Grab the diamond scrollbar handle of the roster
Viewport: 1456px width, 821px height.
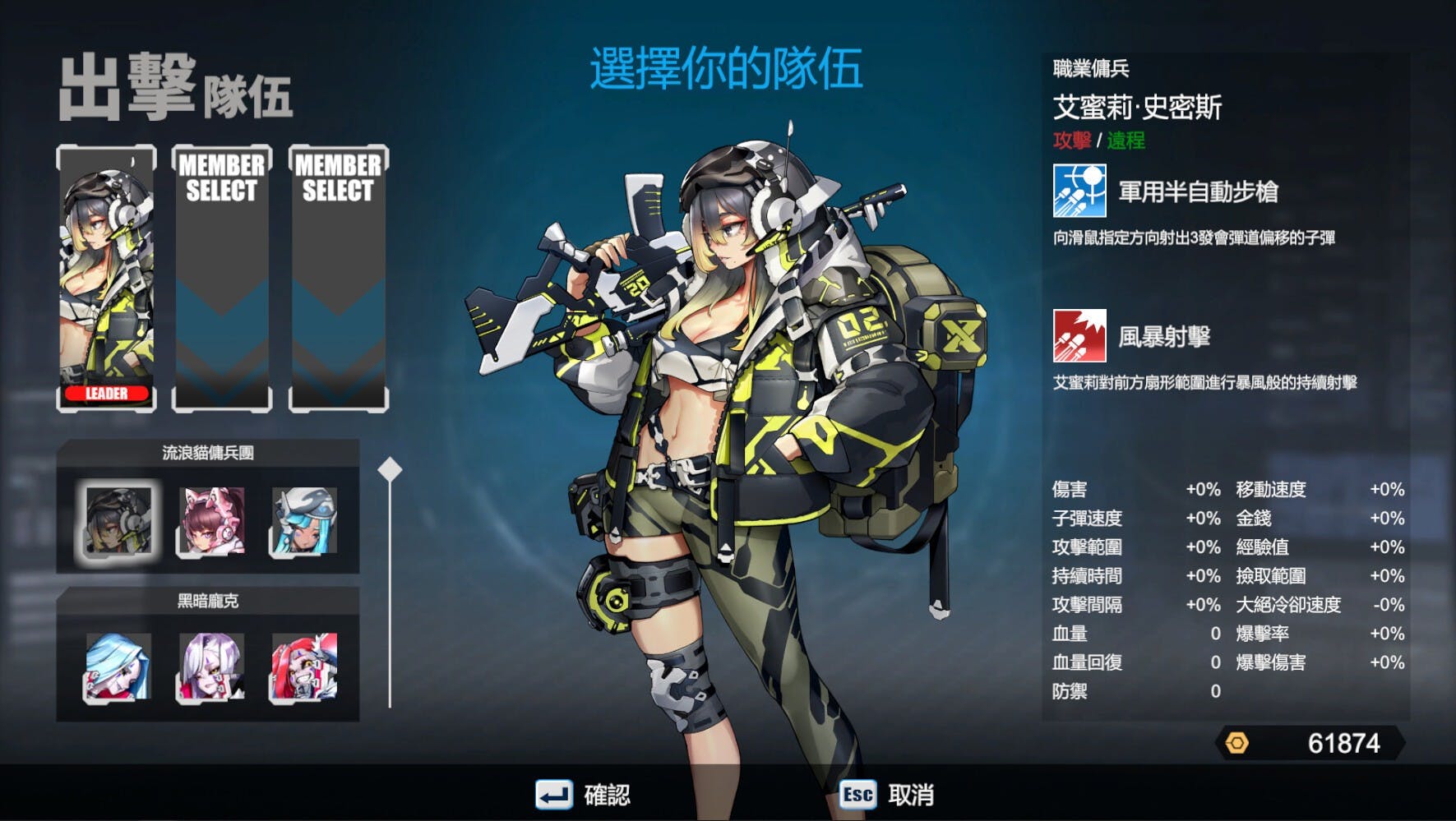(390, 470)
